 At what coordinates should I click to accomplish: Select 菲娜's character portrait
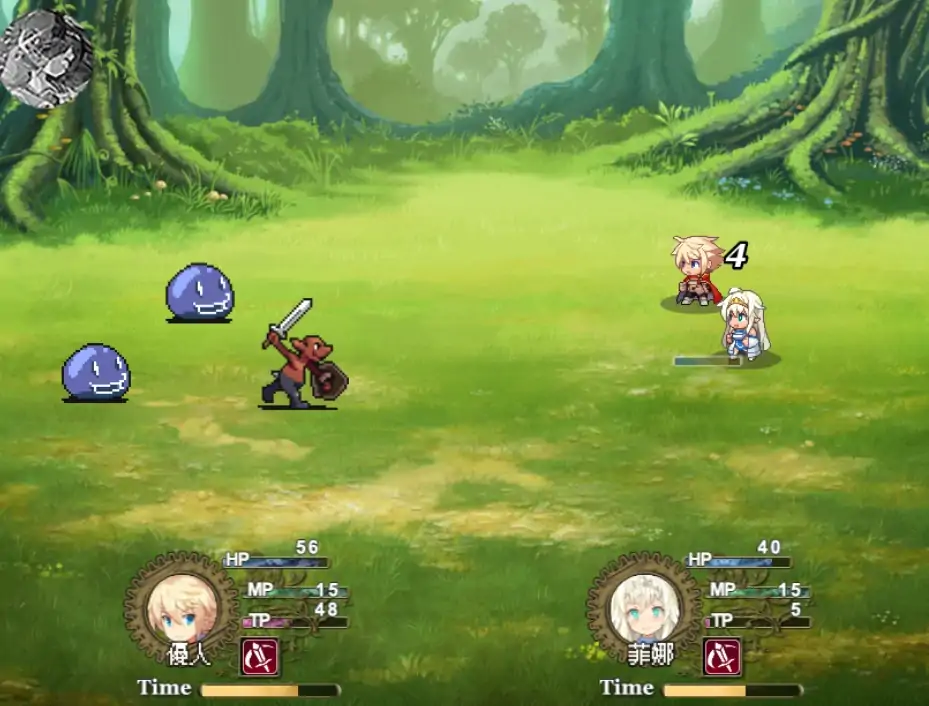(x=643, y=607)
